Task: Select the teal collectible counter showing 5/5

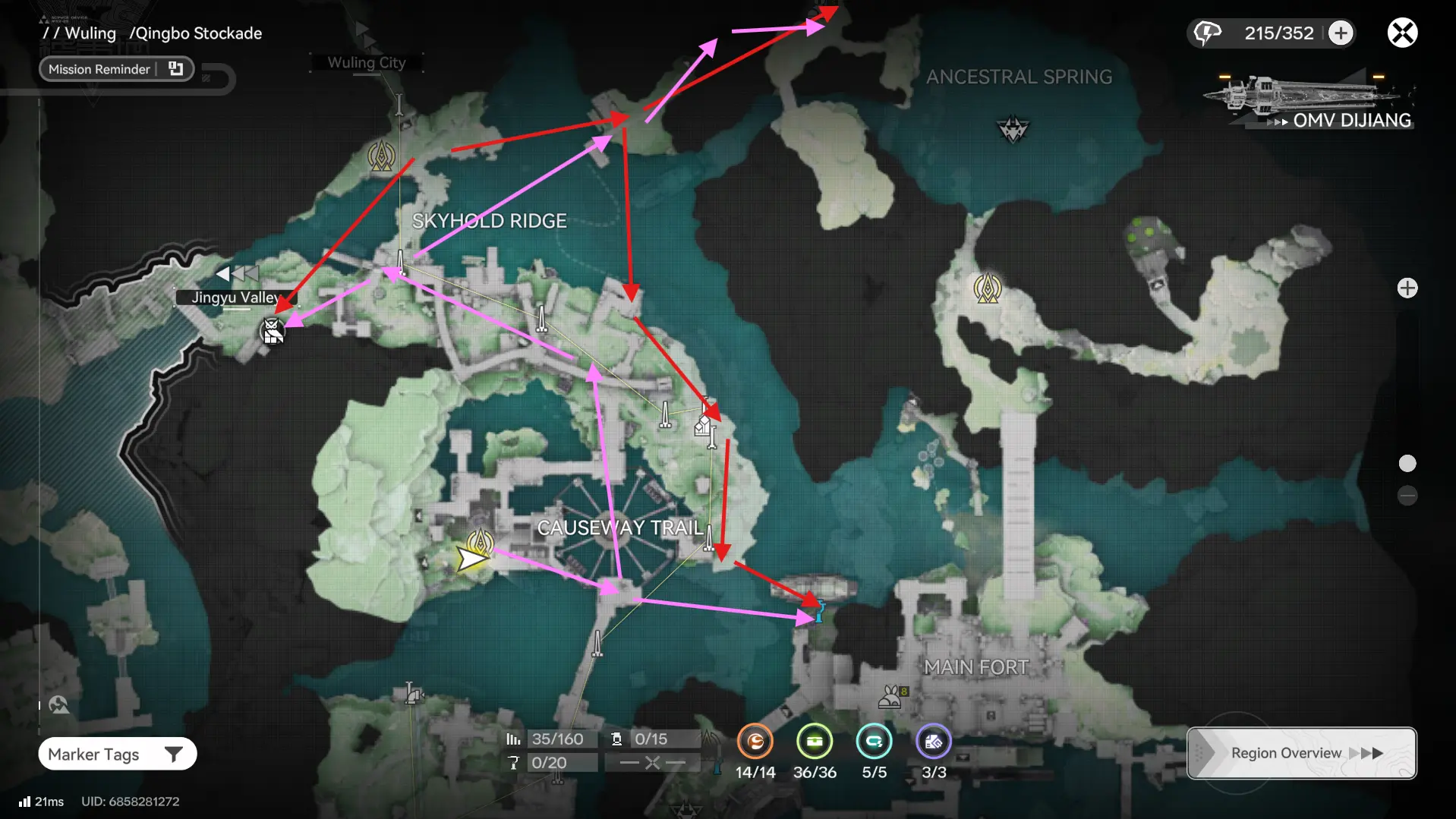Action: [874, 742]
